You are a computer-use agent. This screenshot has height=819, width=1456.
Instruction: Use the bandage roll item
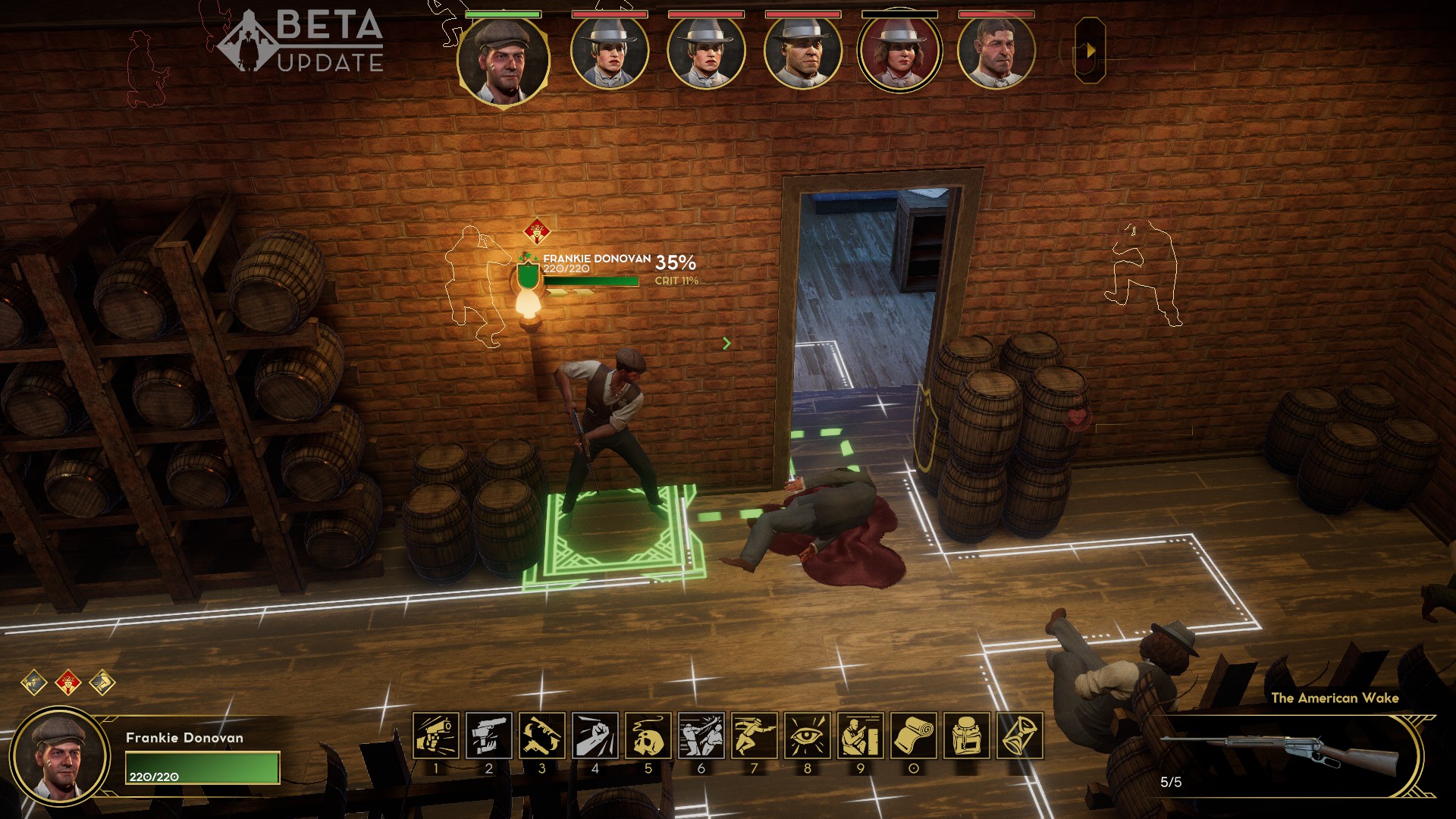913,735
